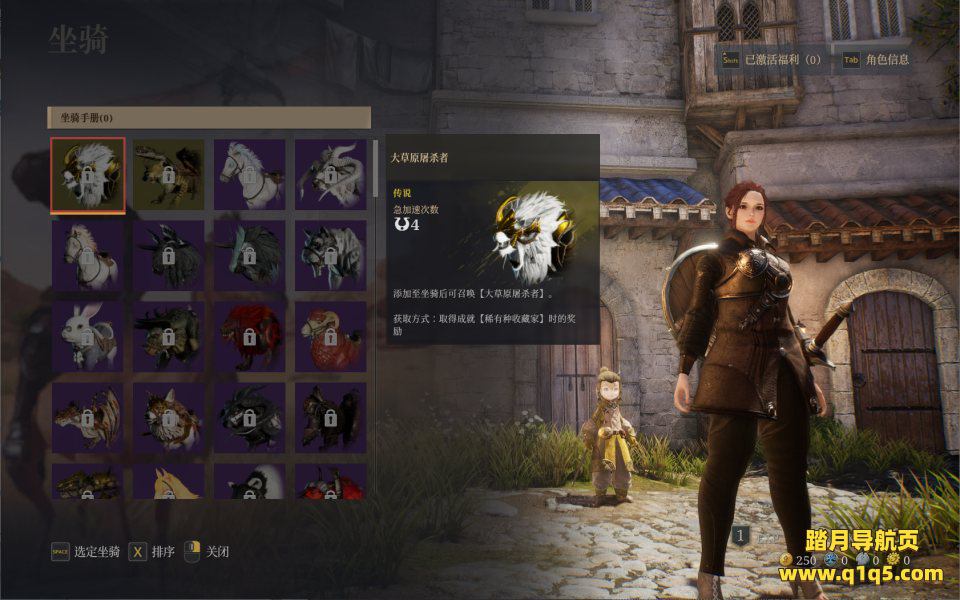
Task: Choose the white horse in purple tile, top row
Action: 249,175
